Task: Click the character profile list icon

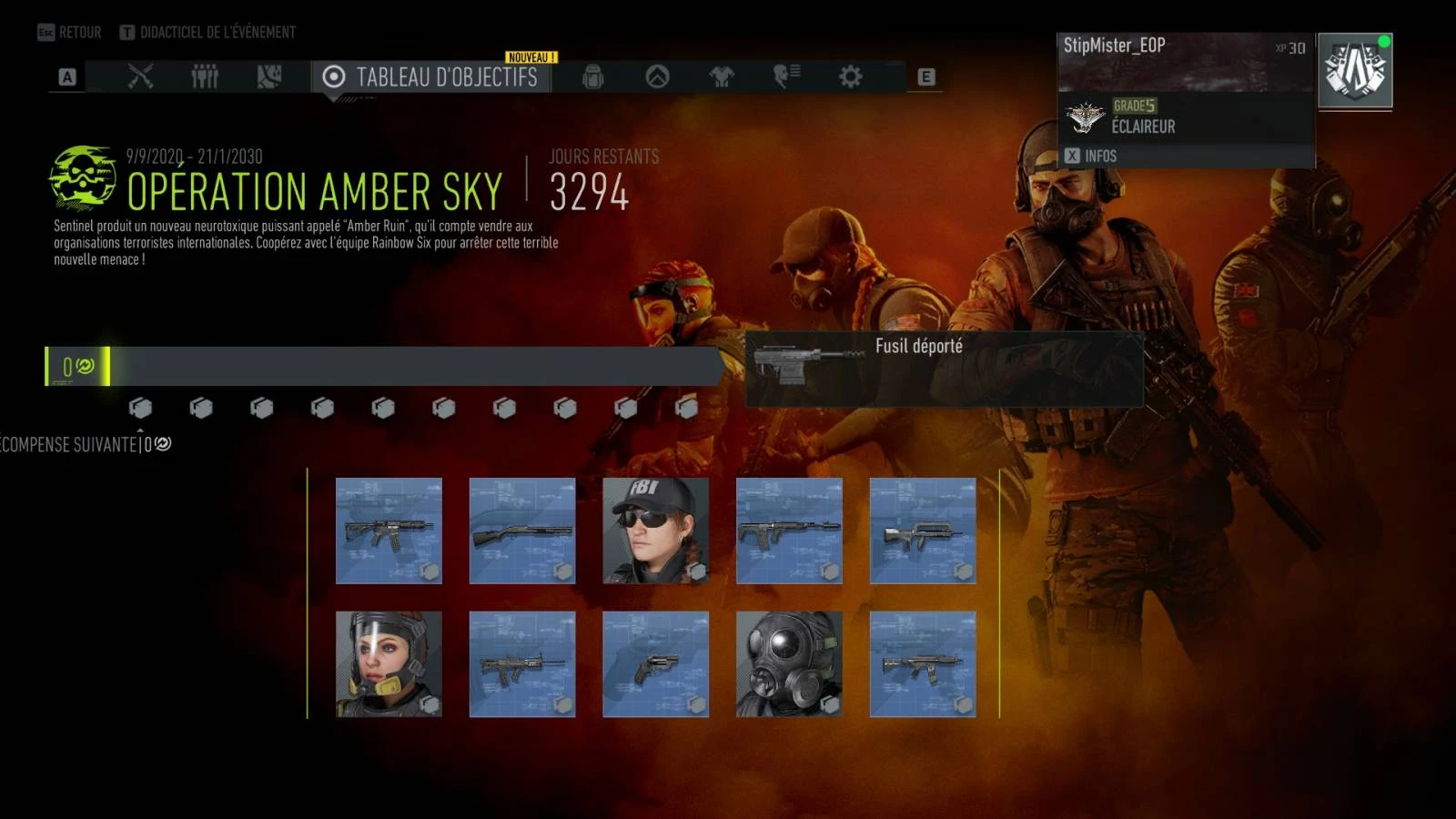Action: pos(784,76)
